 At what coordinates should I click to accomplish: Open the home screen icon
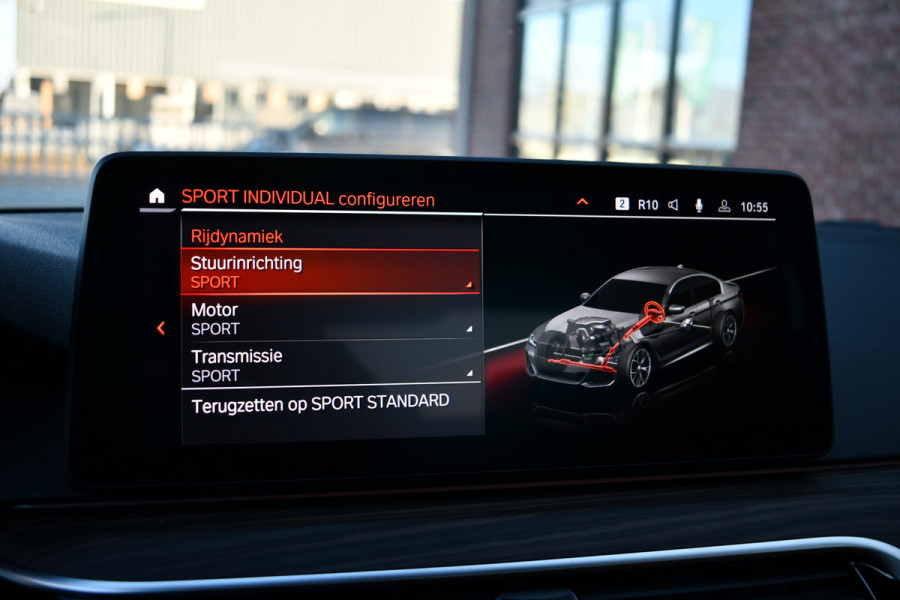(x=156, y=196)
